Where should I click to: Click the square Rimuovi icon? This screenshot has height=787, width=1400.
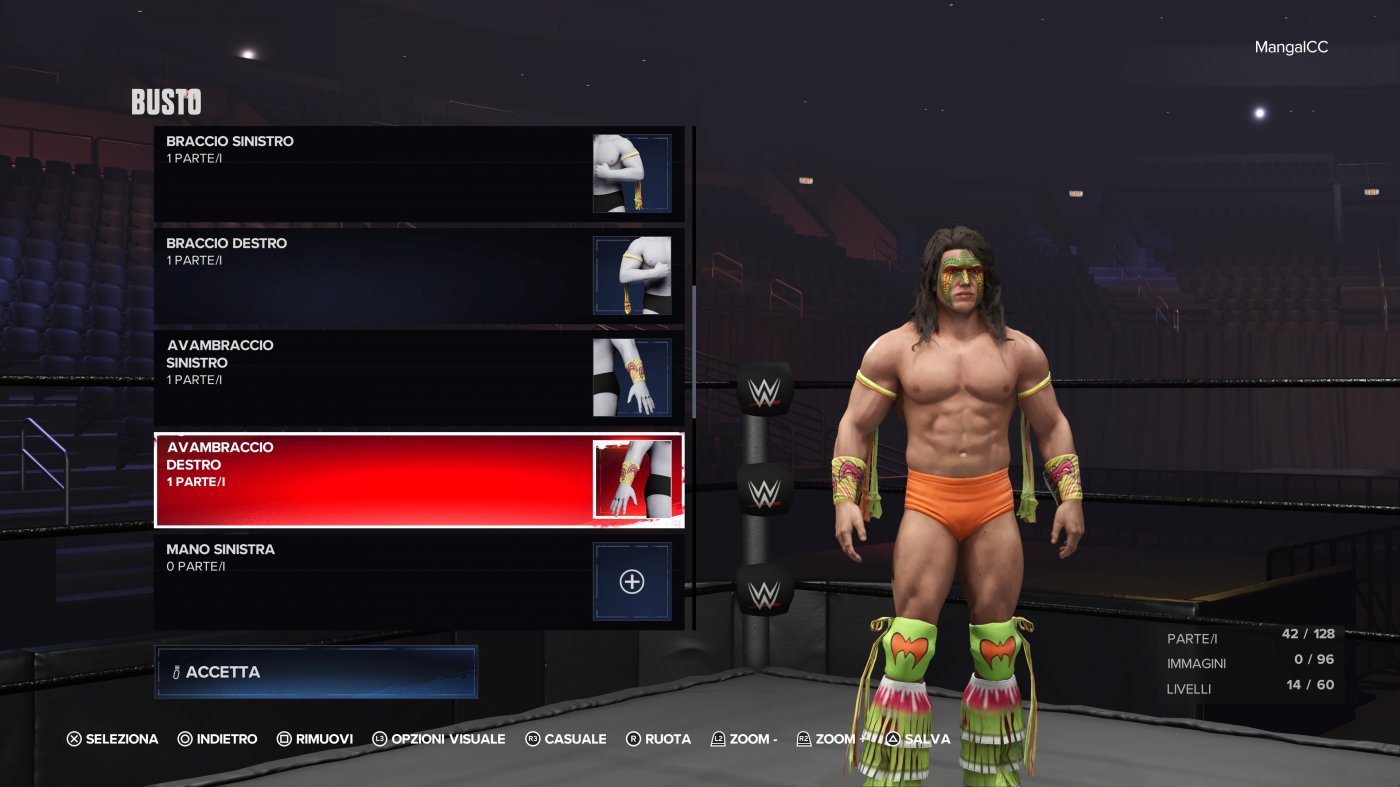pyautogui.click(x=282, y=738)
